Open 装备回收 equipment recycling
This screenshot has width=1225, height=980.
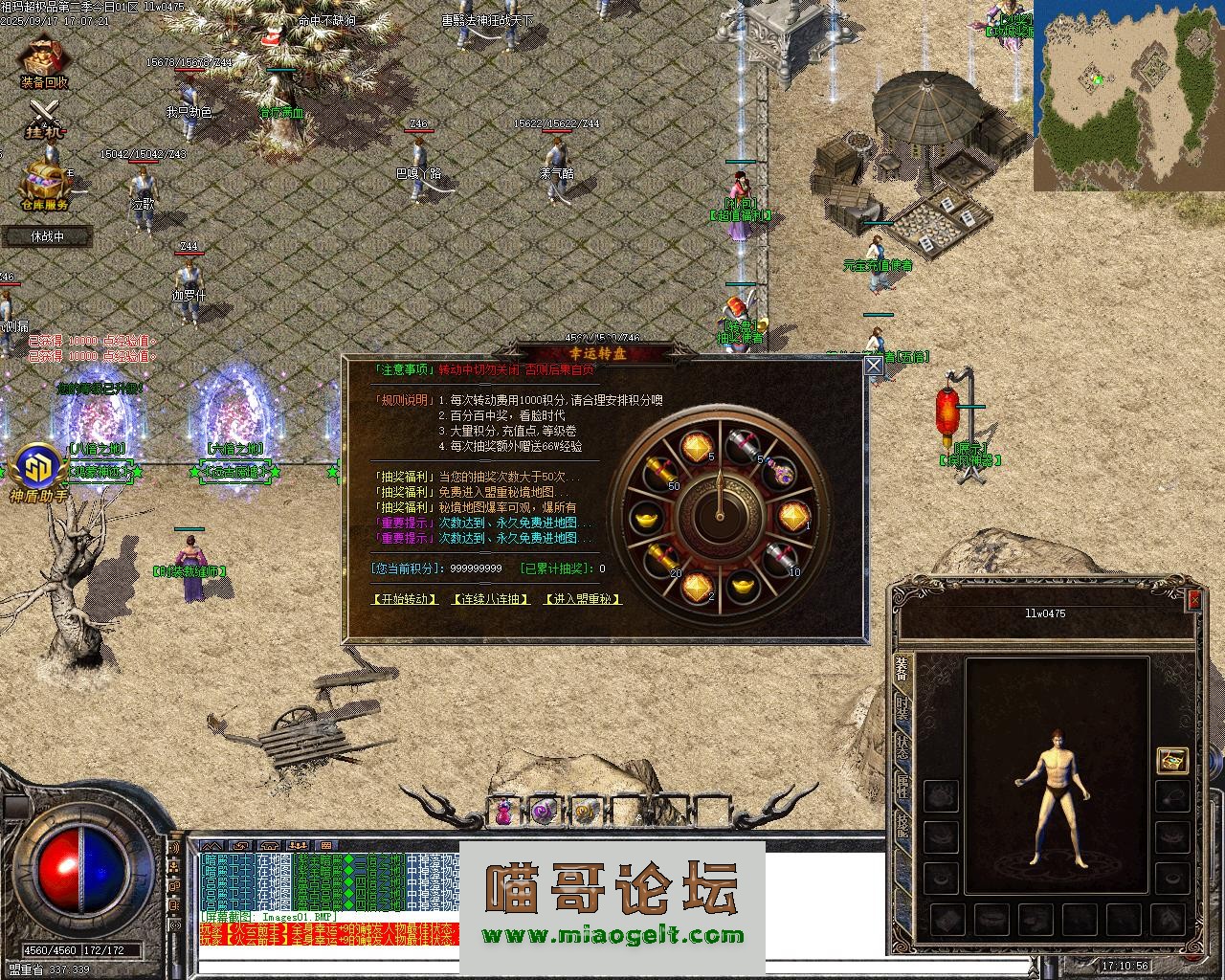click(x=44, y=63)
